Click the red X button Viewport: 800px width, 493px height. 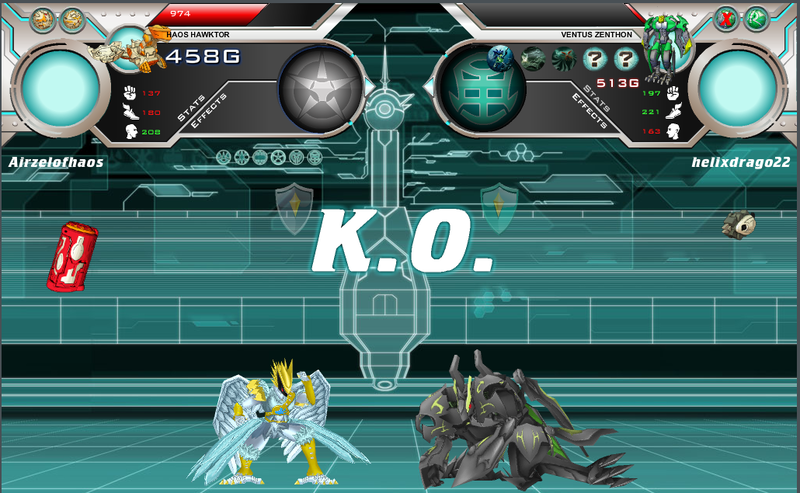[727, 18]
